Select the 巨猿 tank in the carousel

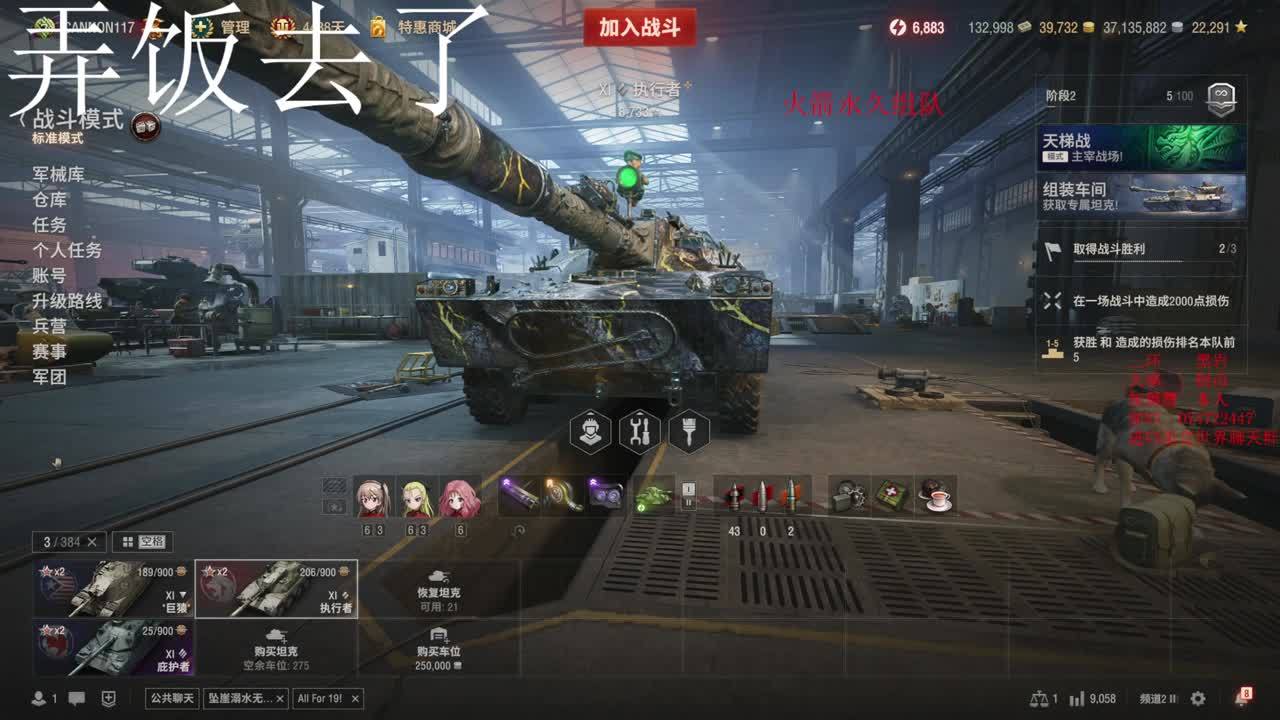114,589
